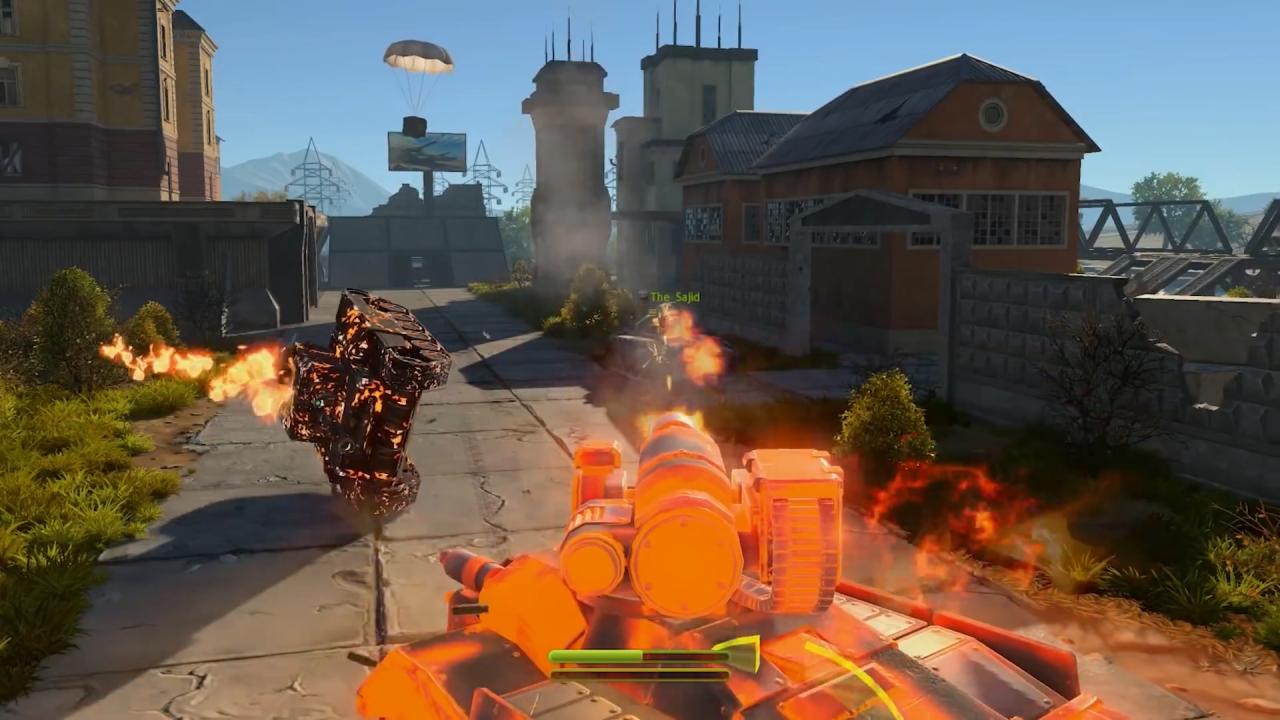Click the burning enemy vehicle wreck
The height and width of the screenshot is (720, 1280).
point(370,400)
